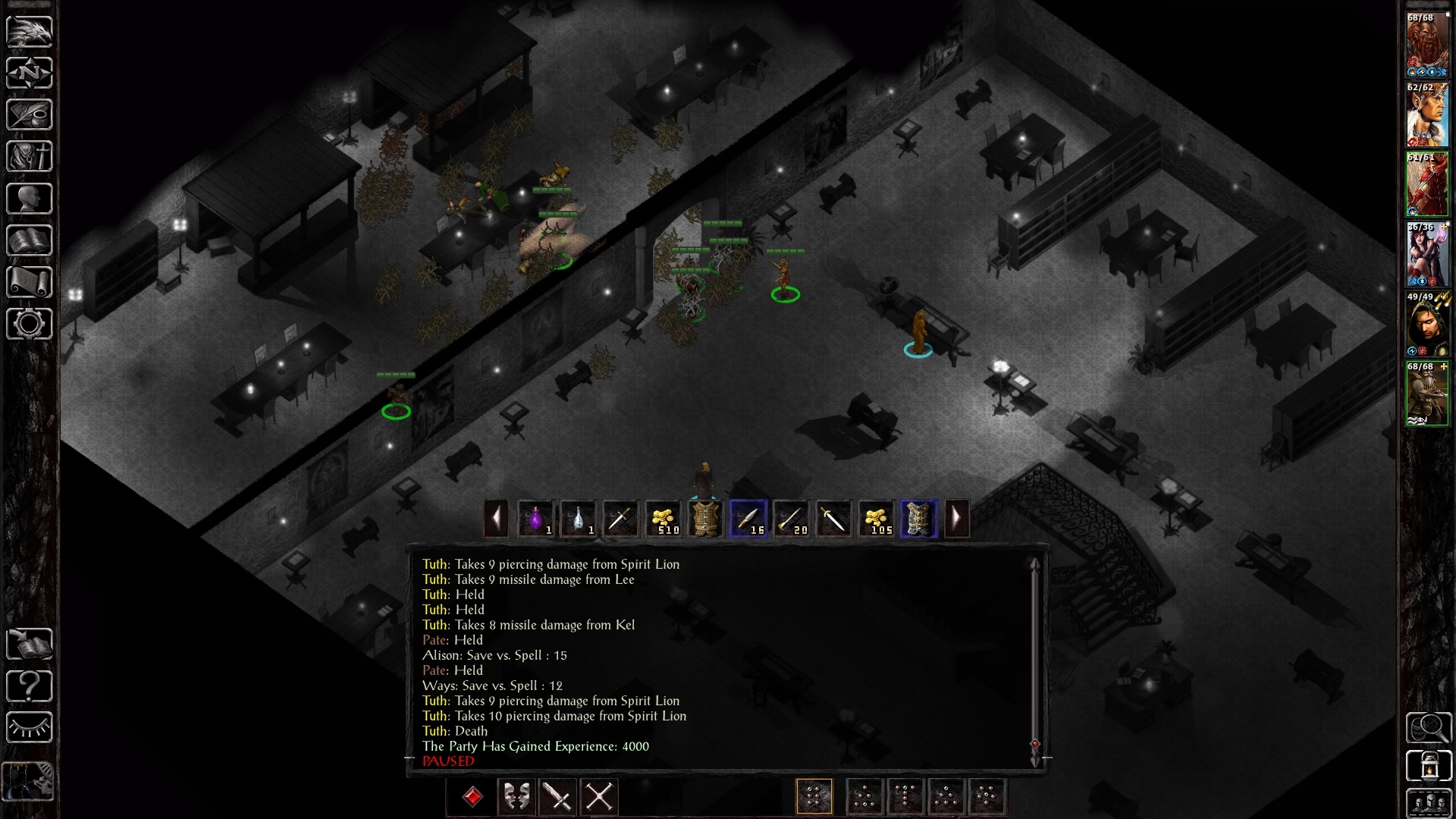Show next ground items with right arrow
The image size is (1456, 819).
click(x=956, y=519)
